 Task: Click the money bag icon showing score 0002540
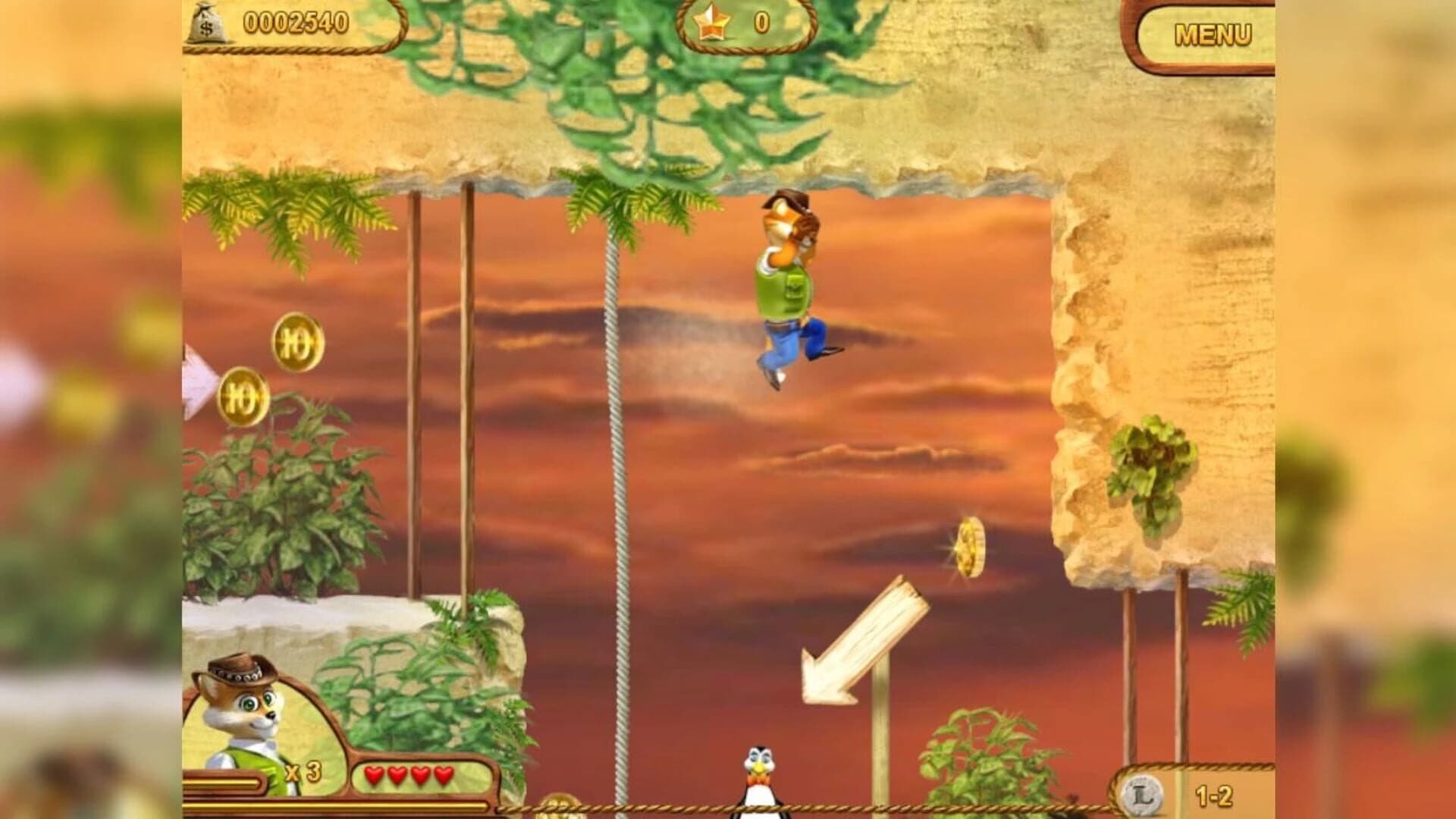[209, 24]
